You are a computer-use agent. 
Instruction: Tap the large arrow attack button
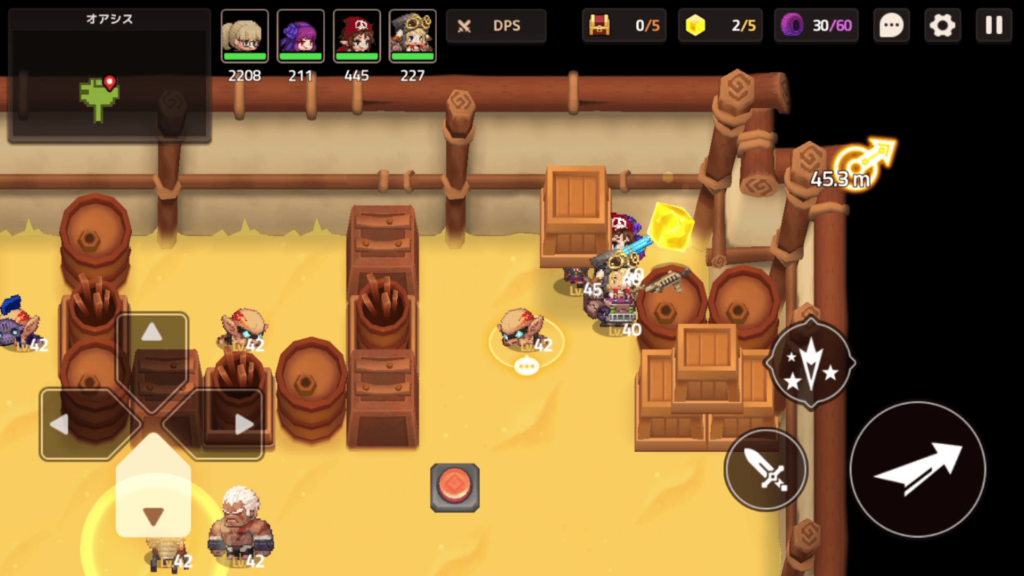(917, 470)
